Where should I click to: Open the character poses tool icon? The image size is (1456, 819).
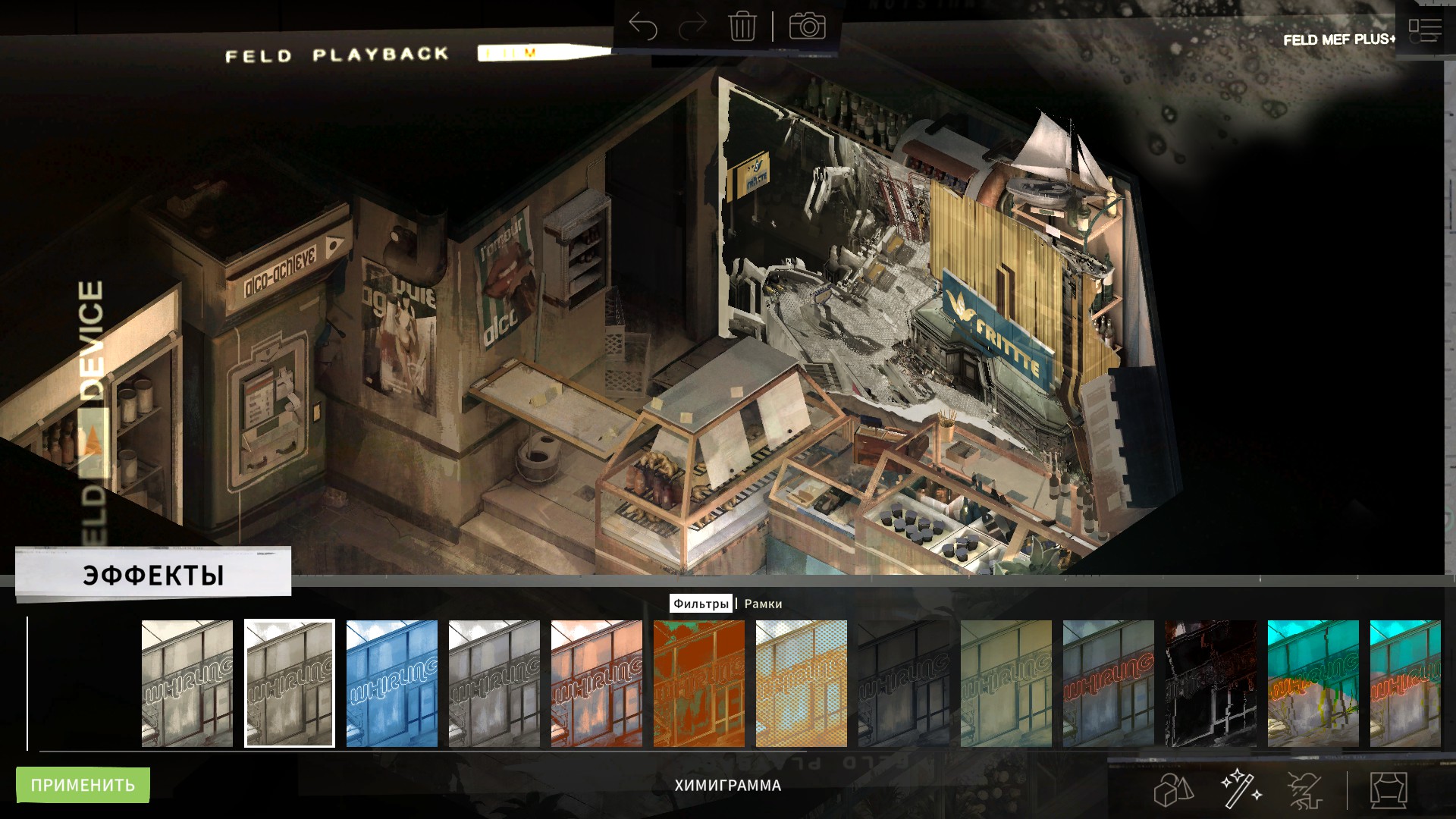coord(1306,790)
